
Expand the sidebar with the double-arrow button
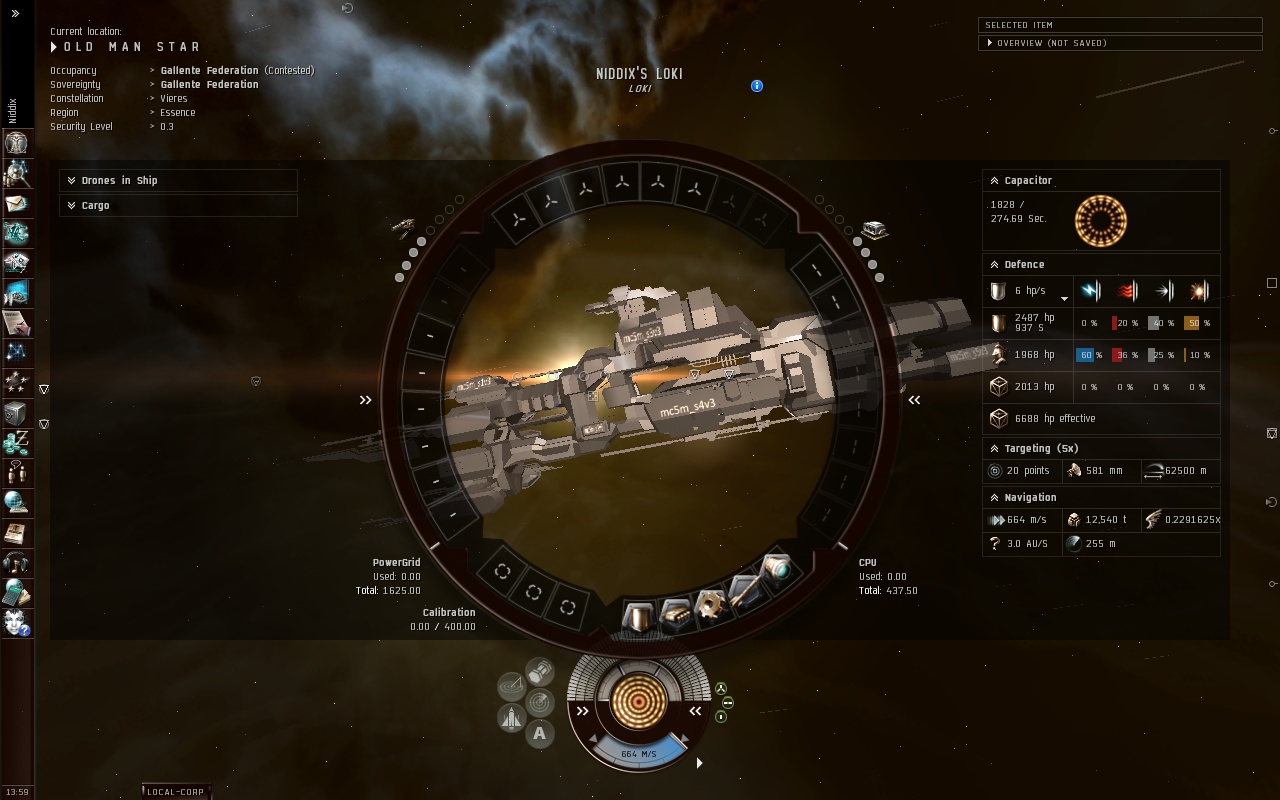tap(15, 14)
